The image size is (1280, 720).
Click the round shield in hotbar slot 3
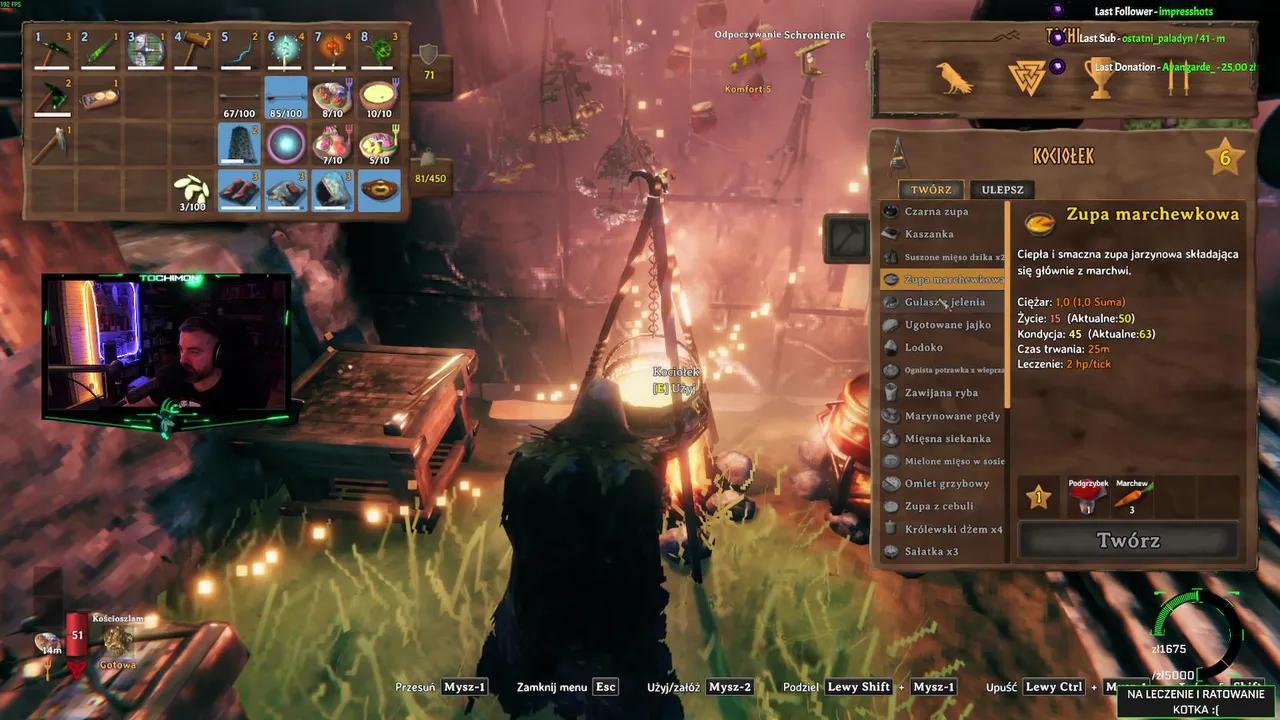146,49
